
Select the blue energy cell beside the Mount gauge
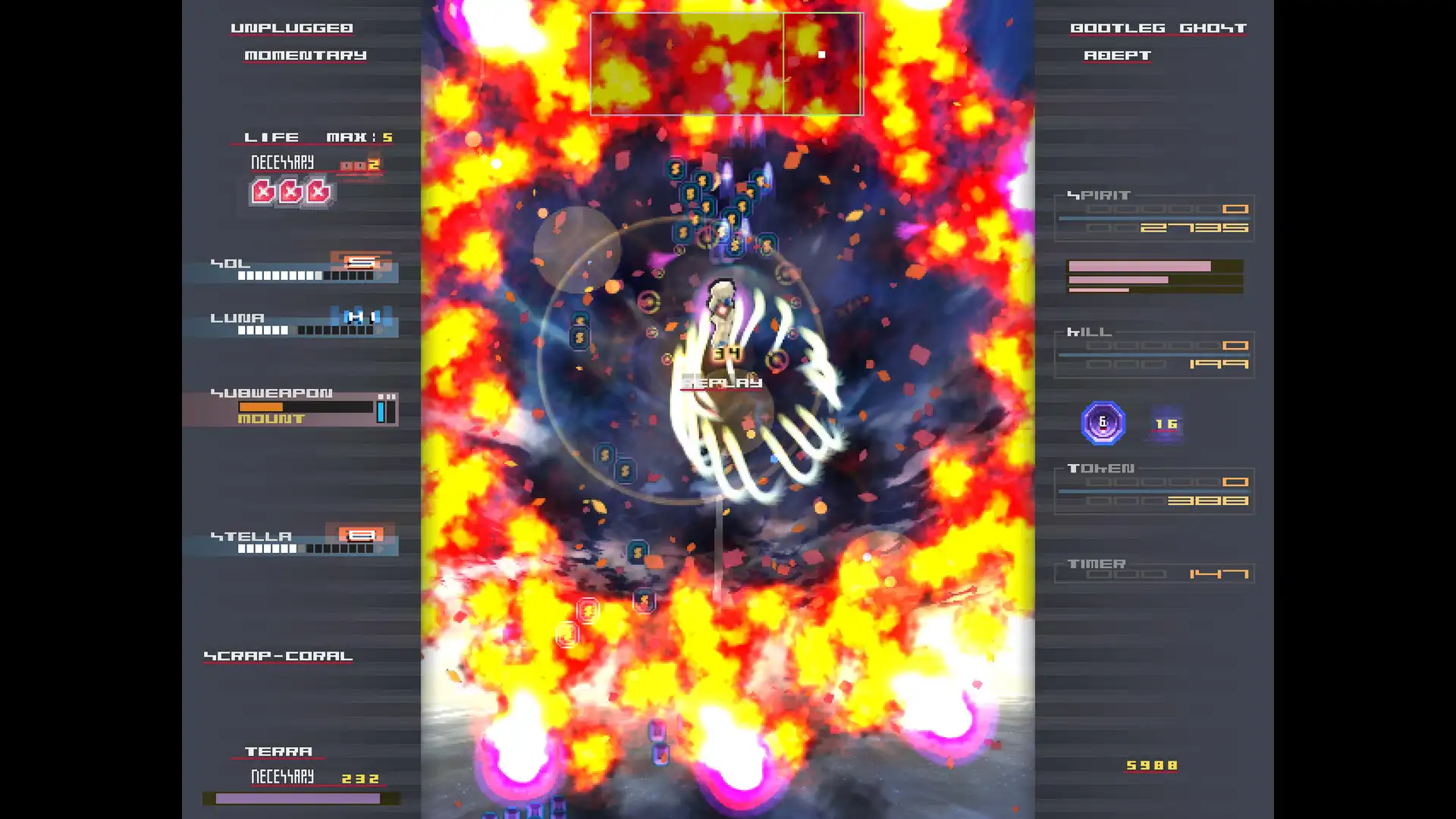click(381, 412)
